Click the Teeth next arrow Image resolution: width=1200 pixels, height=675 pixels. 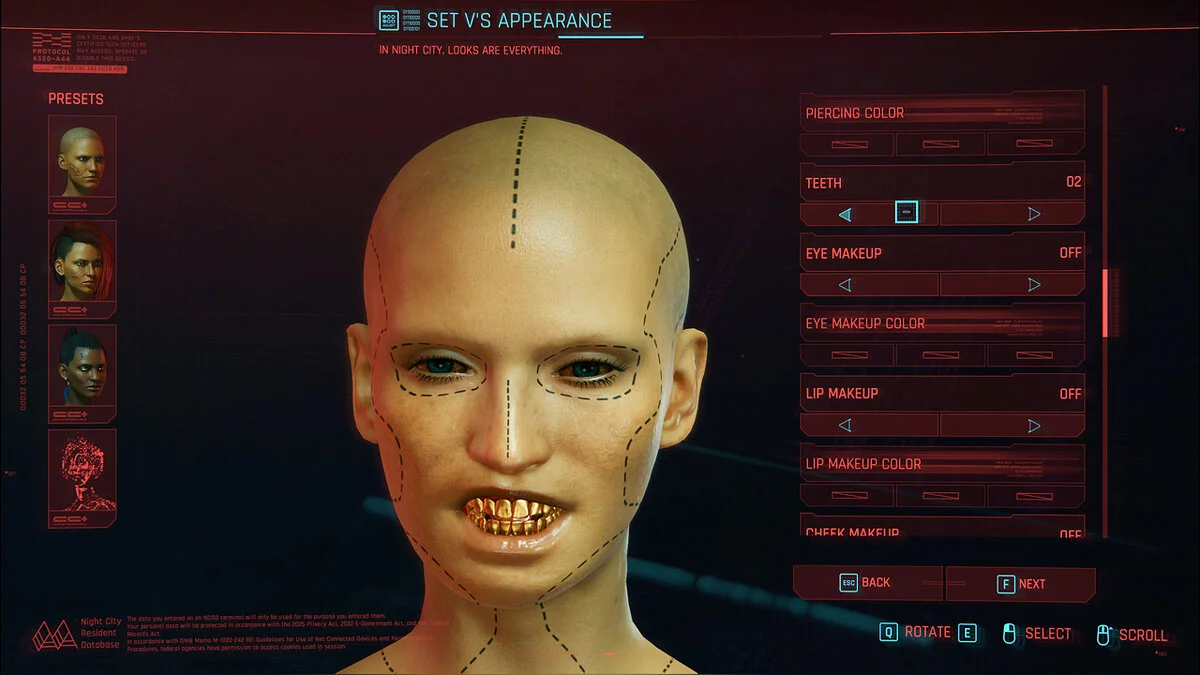coord(1034,213)
